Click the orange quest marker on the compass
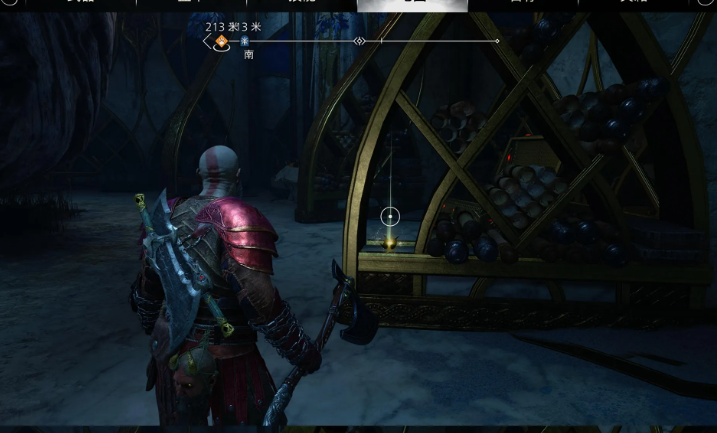Image resolution: width=717 pixels, height=433 pixels. pos(221,41)
